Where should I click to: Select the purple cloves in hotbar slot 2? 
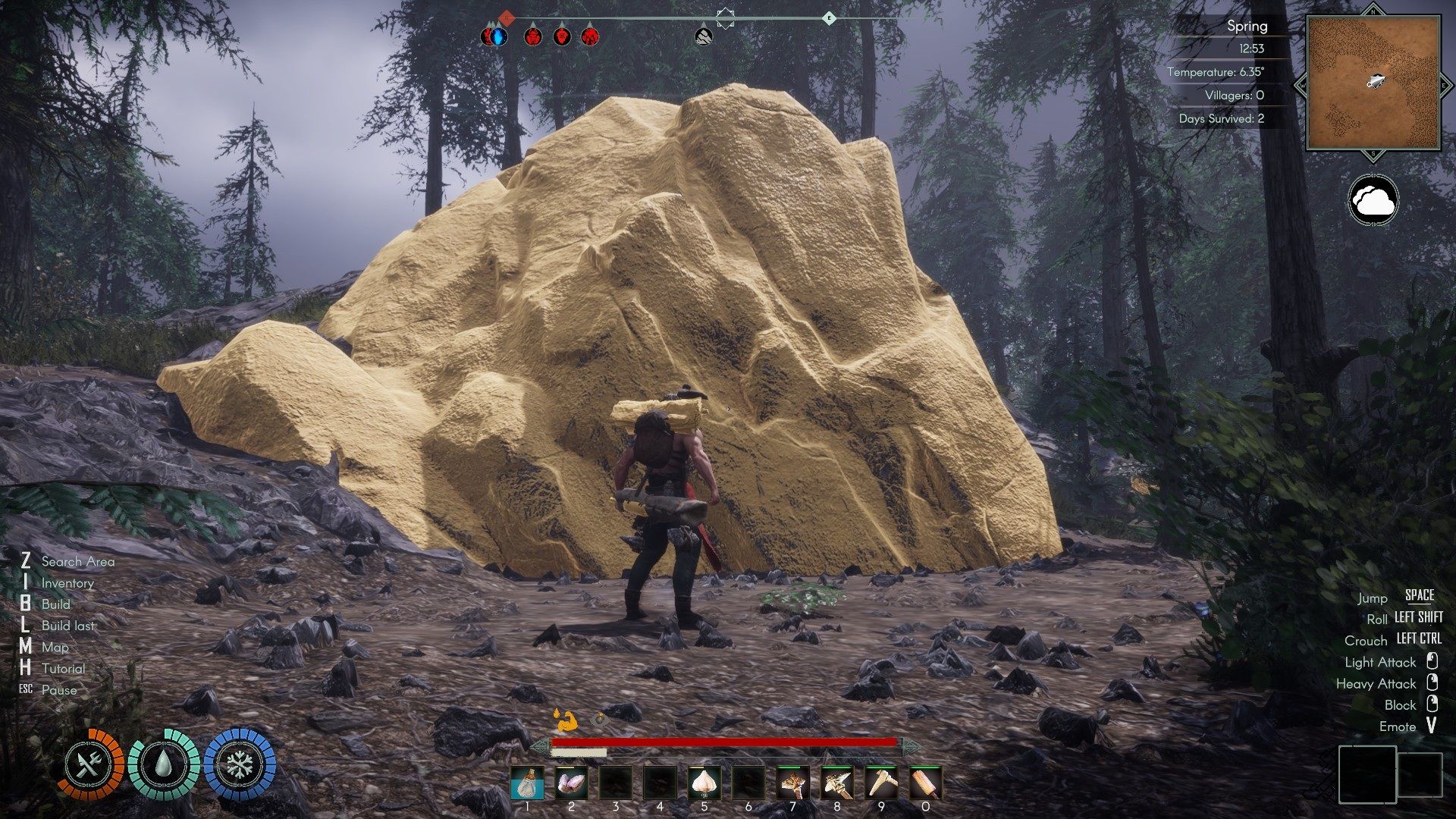tap(571, 783)
